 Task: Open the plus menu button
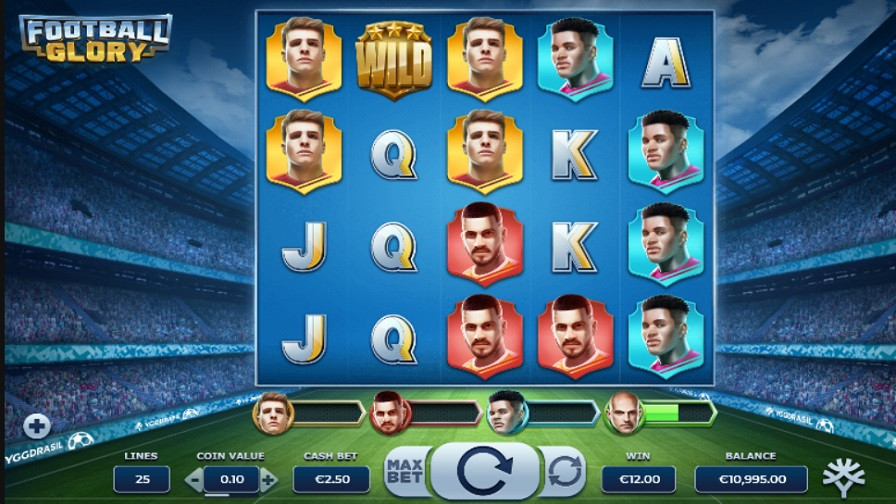coord(37,427)
